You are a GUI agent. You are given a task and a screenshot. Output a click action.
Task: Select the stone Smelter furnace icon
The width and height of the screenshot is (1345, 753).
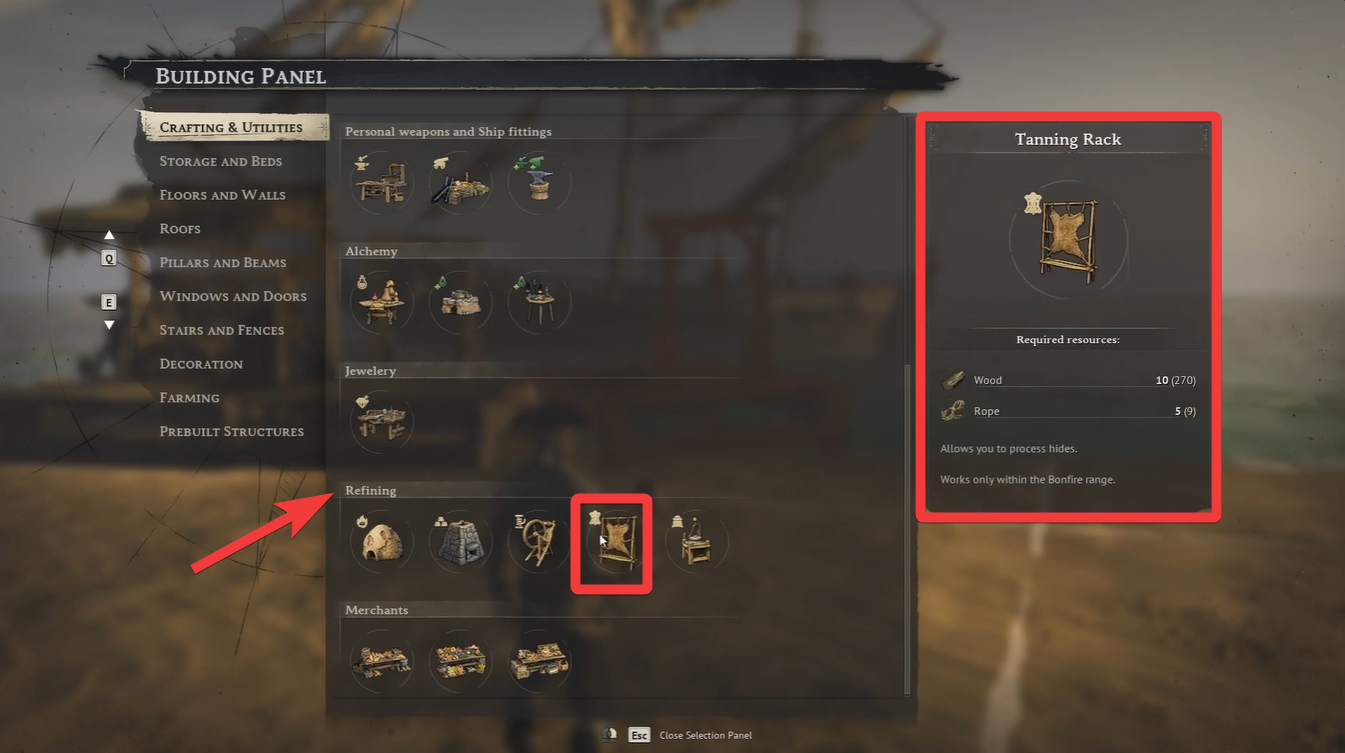[x=460, y=541]
